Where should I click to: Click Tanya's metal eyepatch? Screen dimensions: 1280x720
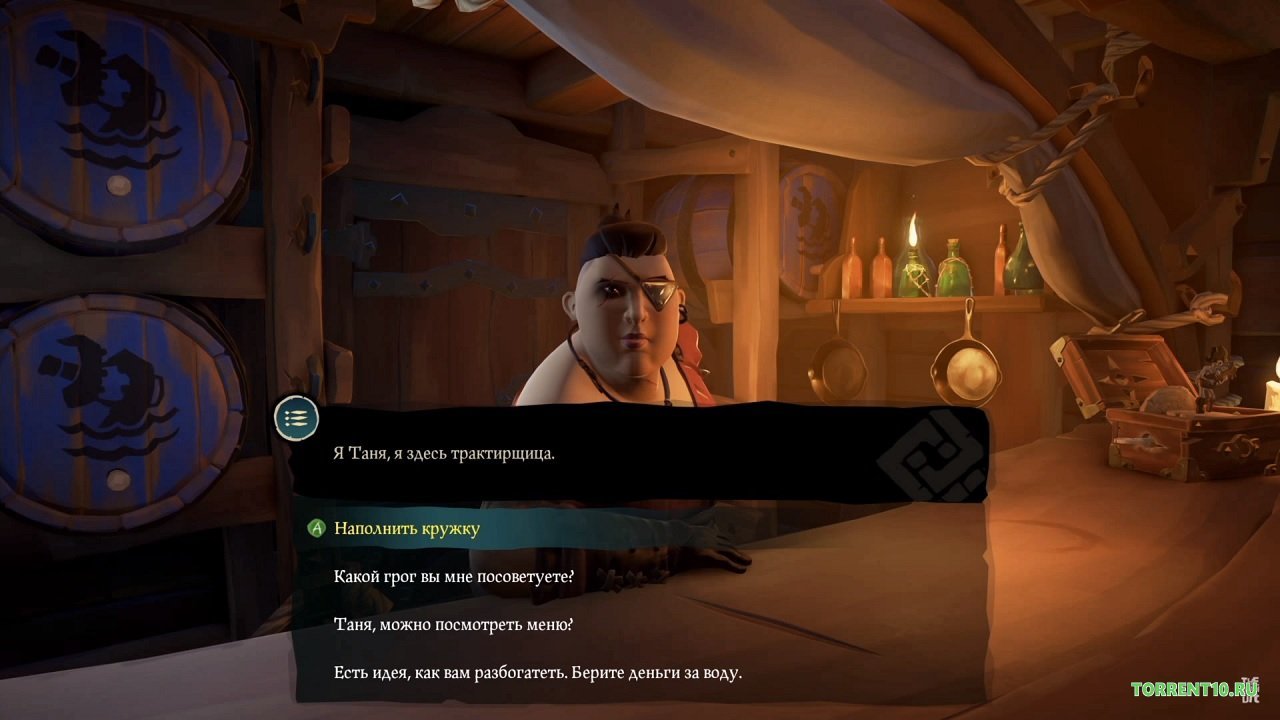click(x=660, y=292)
